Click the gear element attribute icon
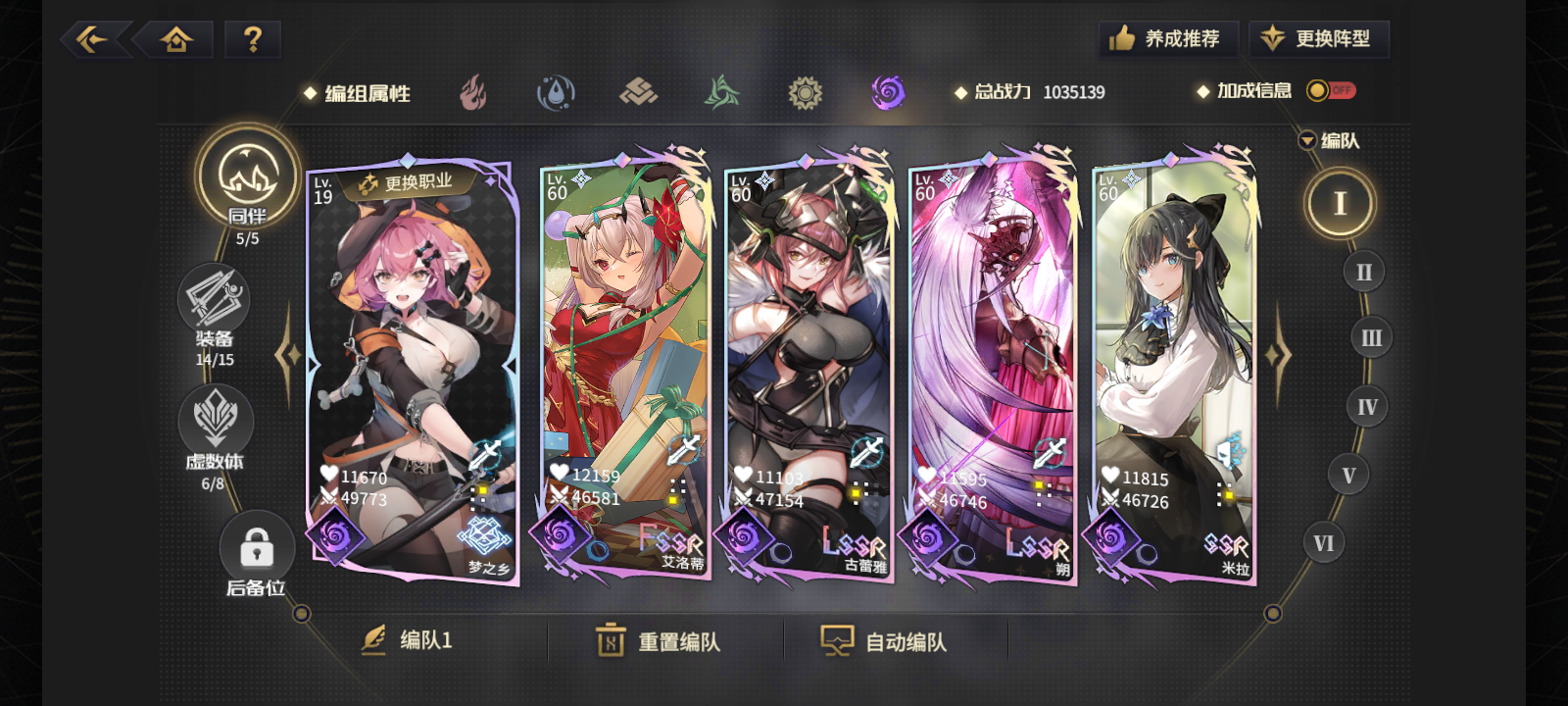1568x706 pixels. point(806,90)
